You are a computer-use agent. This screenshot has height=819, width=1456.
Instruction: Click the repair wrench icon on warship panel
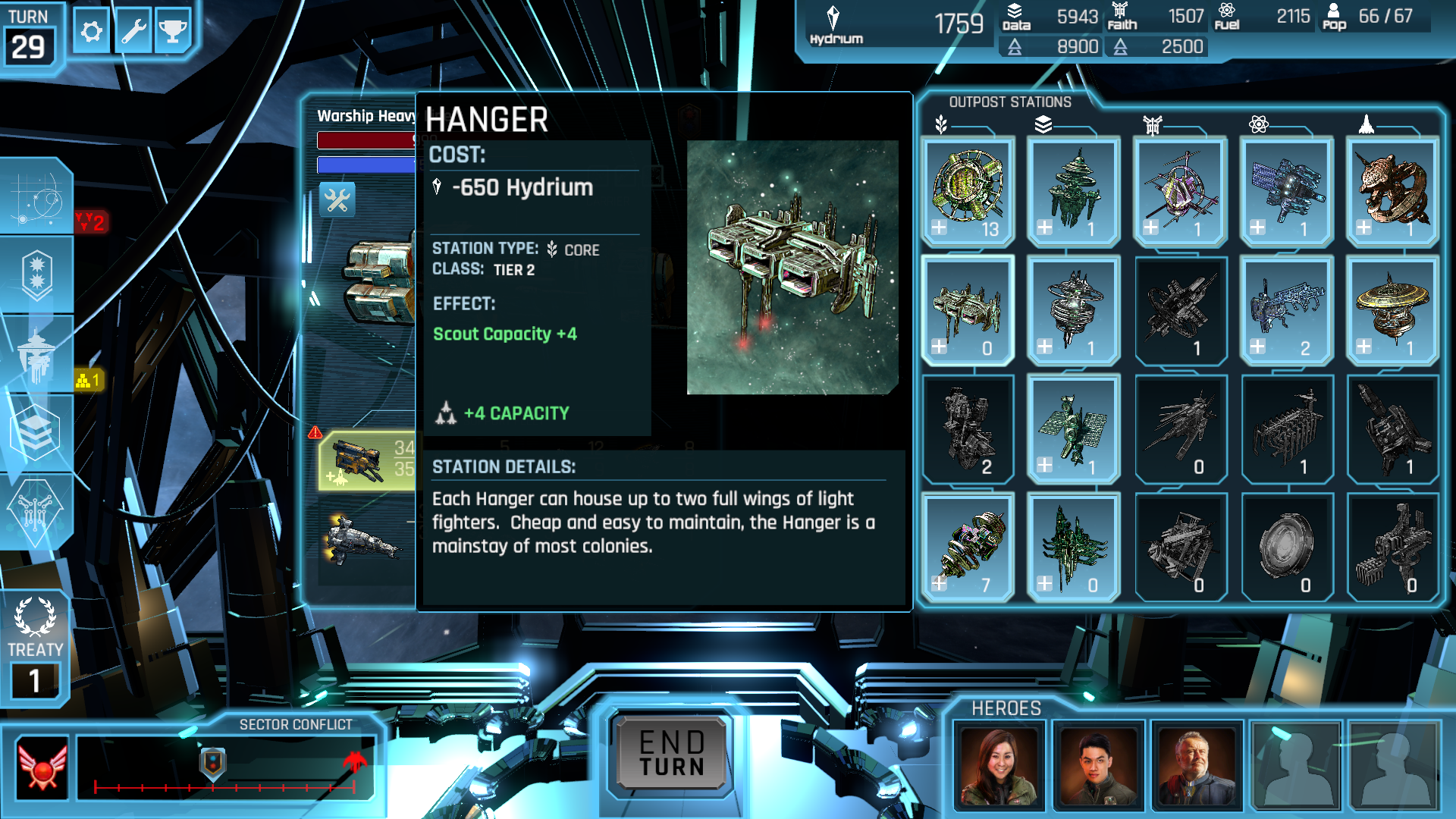click(337, 200)
